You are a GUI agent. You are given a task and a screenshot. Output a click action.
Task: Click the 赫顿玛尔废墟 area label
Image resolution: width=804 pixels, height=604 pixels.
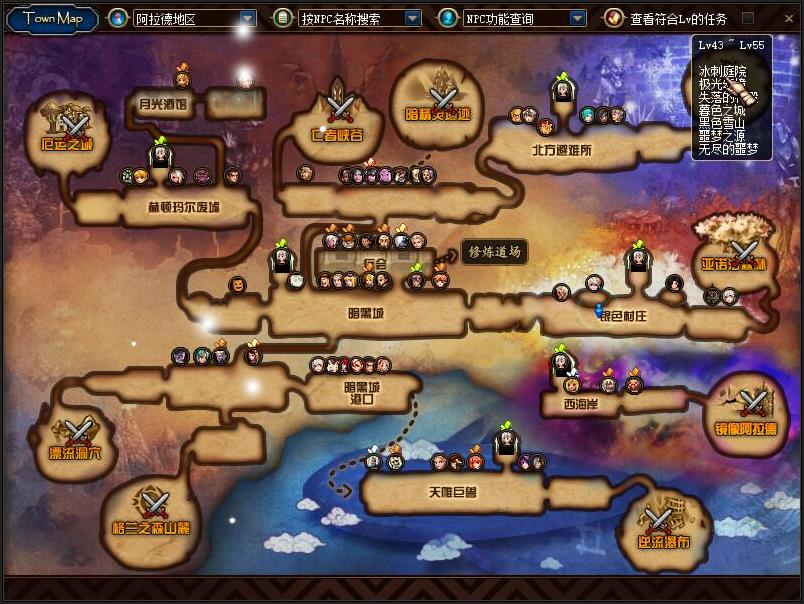coord(183,207)
